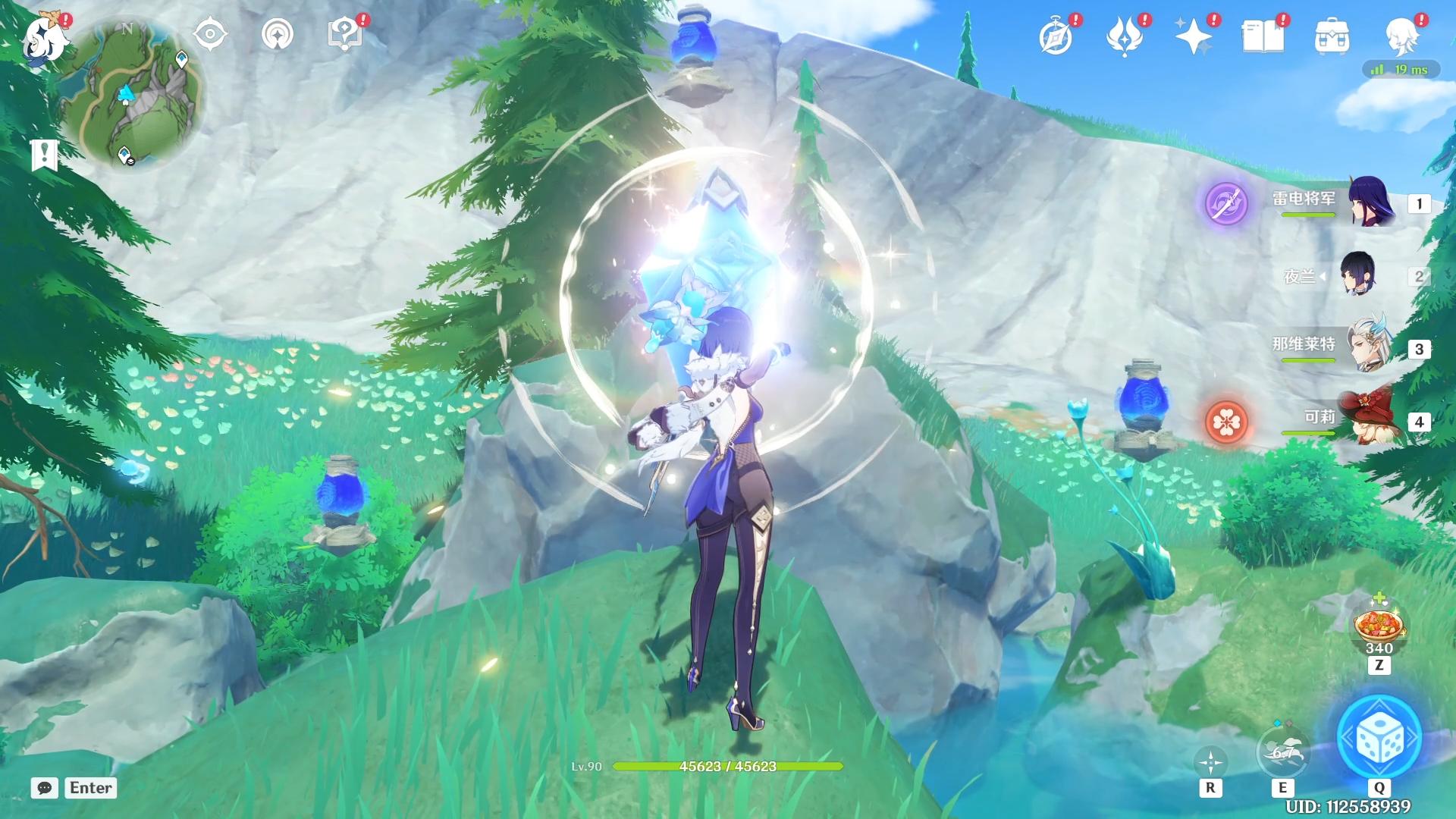1456x819 pixels.
Task: Open the compass events icon
Action: point(1056,36)
